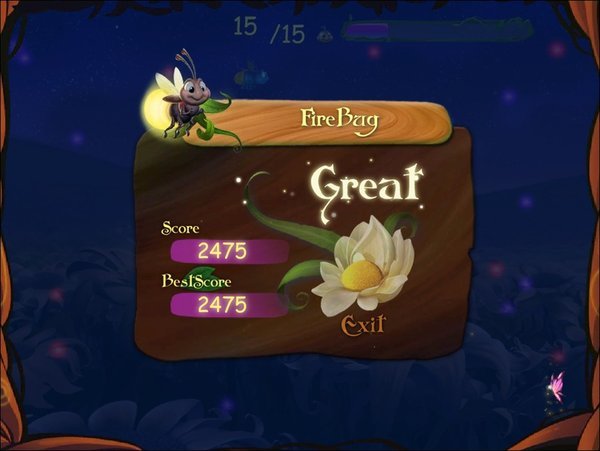
Task: Exit the FireBug results screen
Action: click(363, 324)
